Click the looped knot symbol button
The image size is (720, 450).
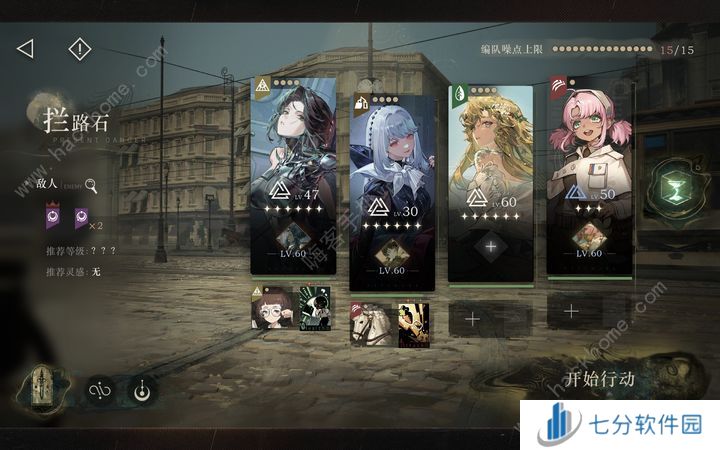click(98, 391)
